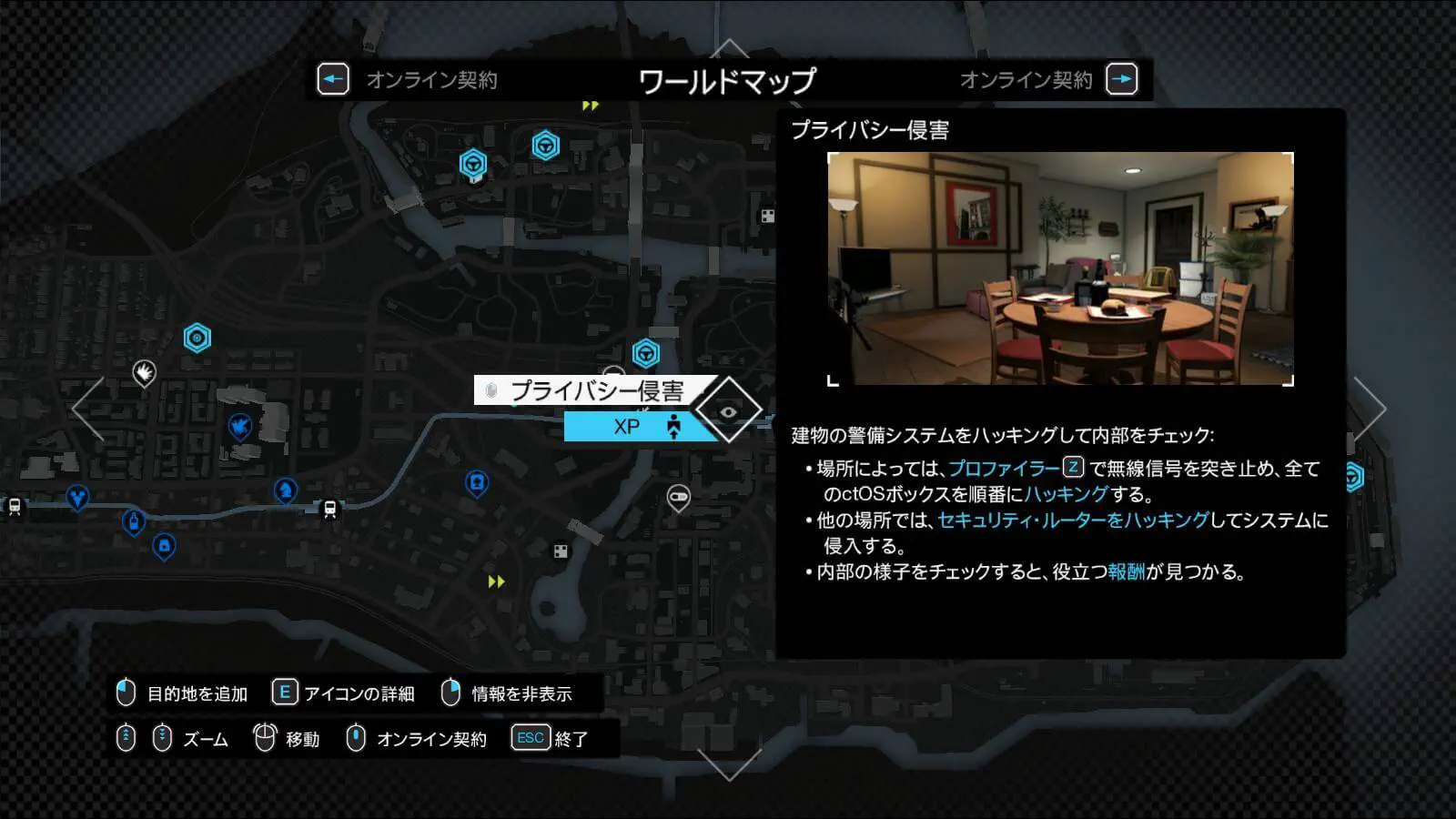Pan the map down with the bottom chevron

[x=729, y=764]
